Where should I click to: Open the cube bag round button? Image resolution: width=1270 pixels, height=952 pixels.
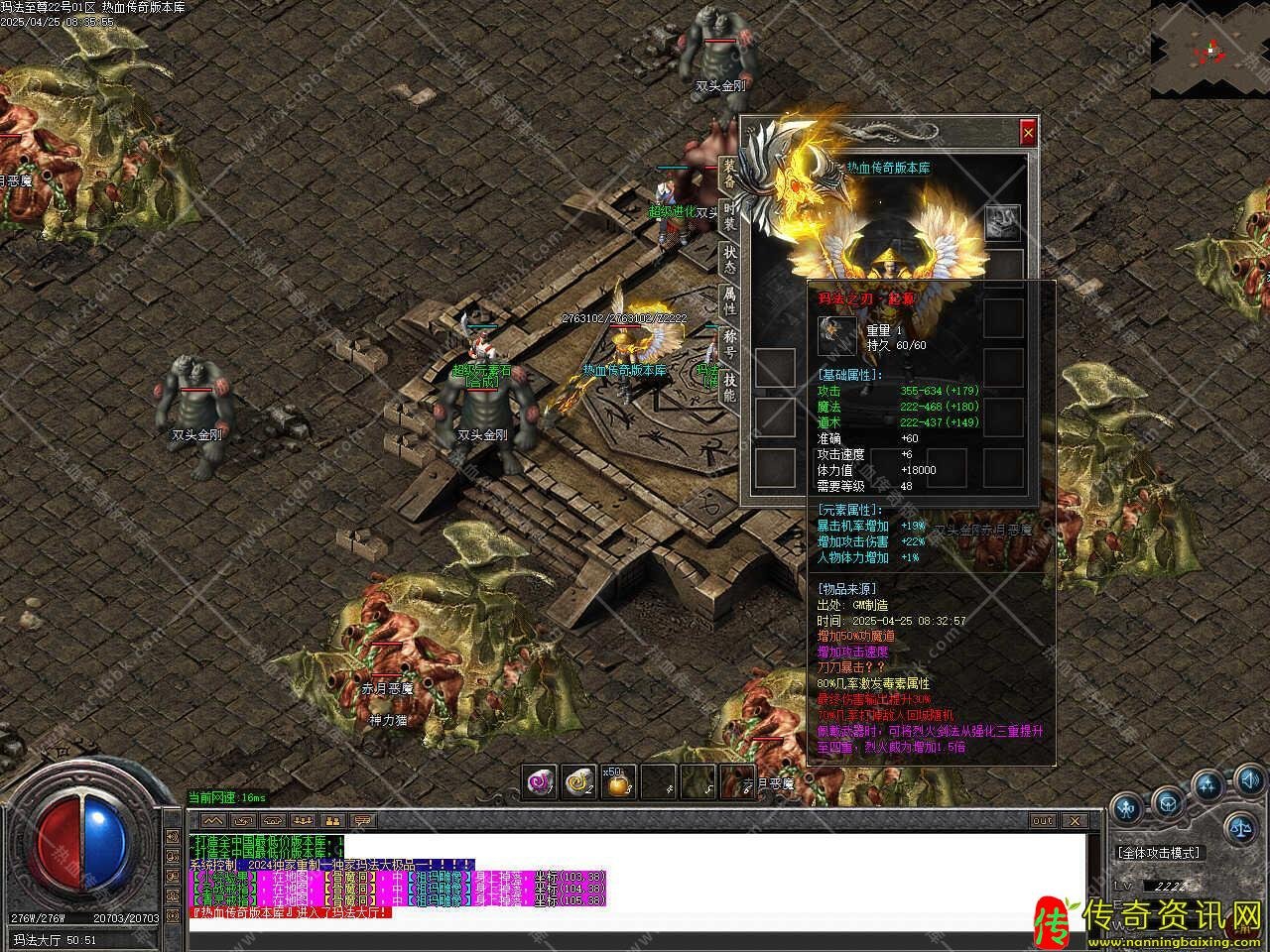pyautogui.click(x=1168, y=802)
